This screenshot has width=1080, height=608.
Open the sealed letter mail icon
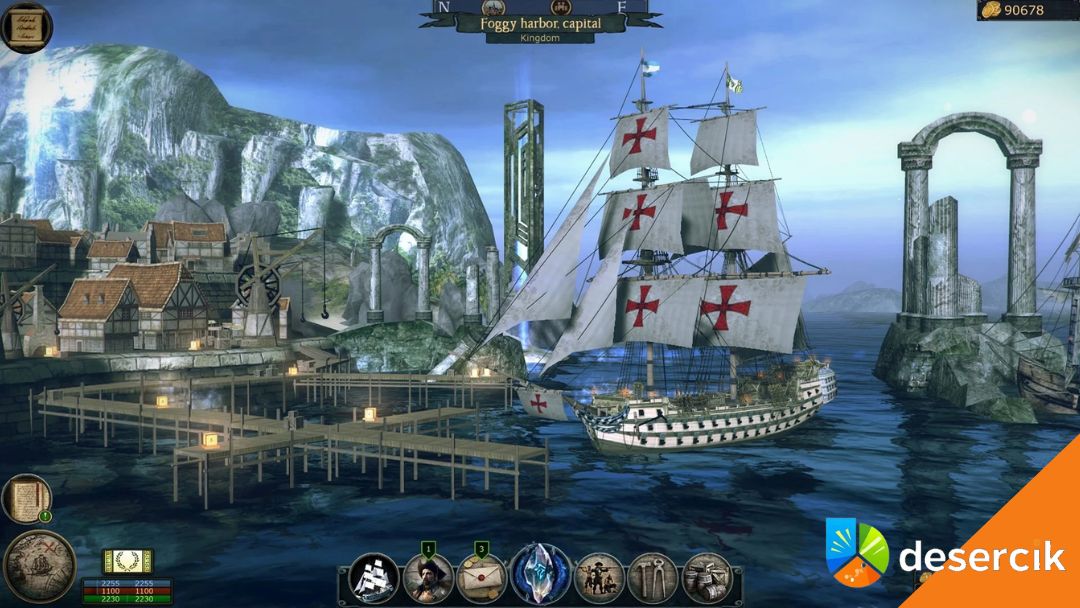click(x=482, y=577)
